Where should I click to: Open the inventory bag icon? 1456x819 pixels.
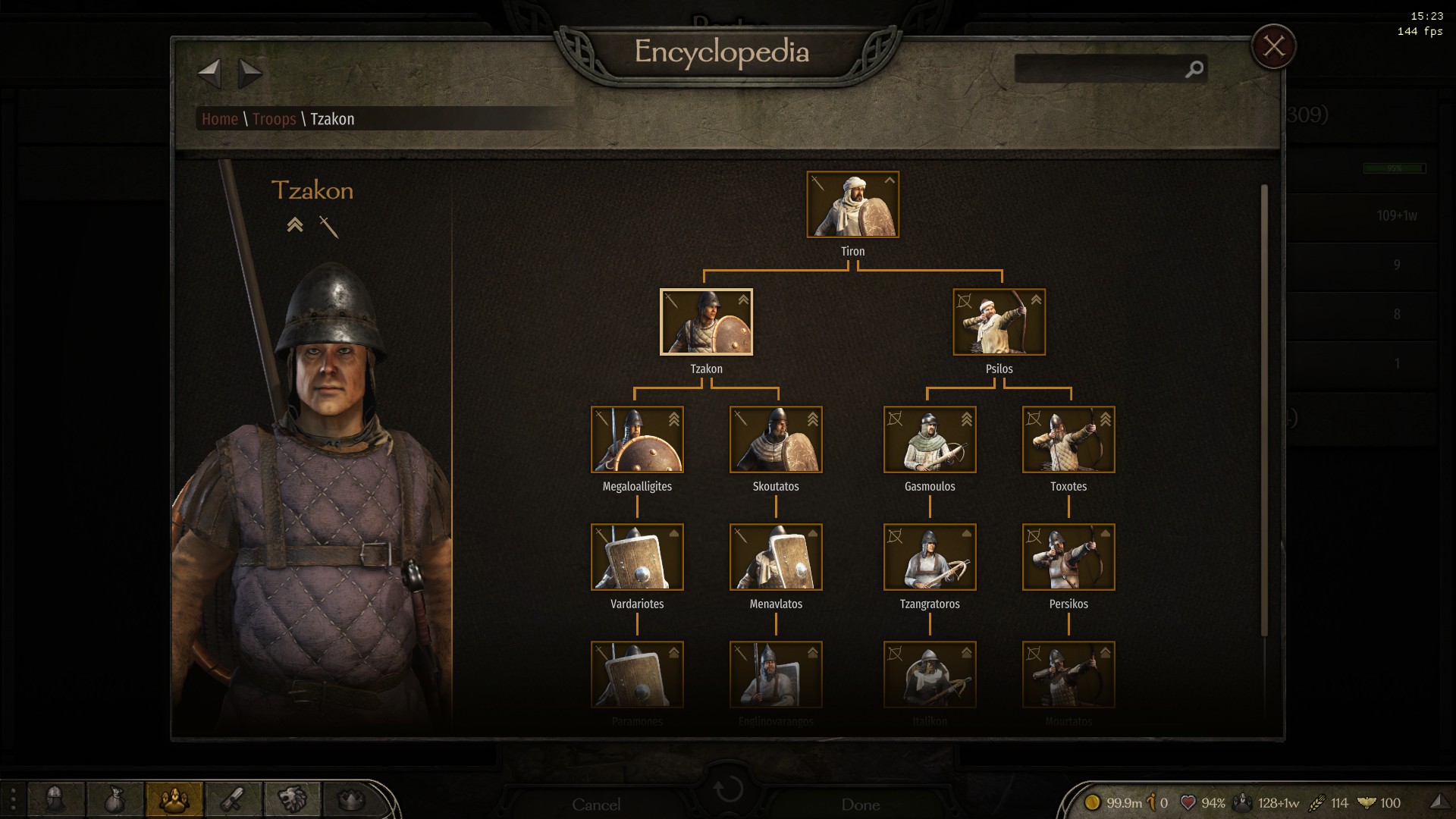[115, 799]
